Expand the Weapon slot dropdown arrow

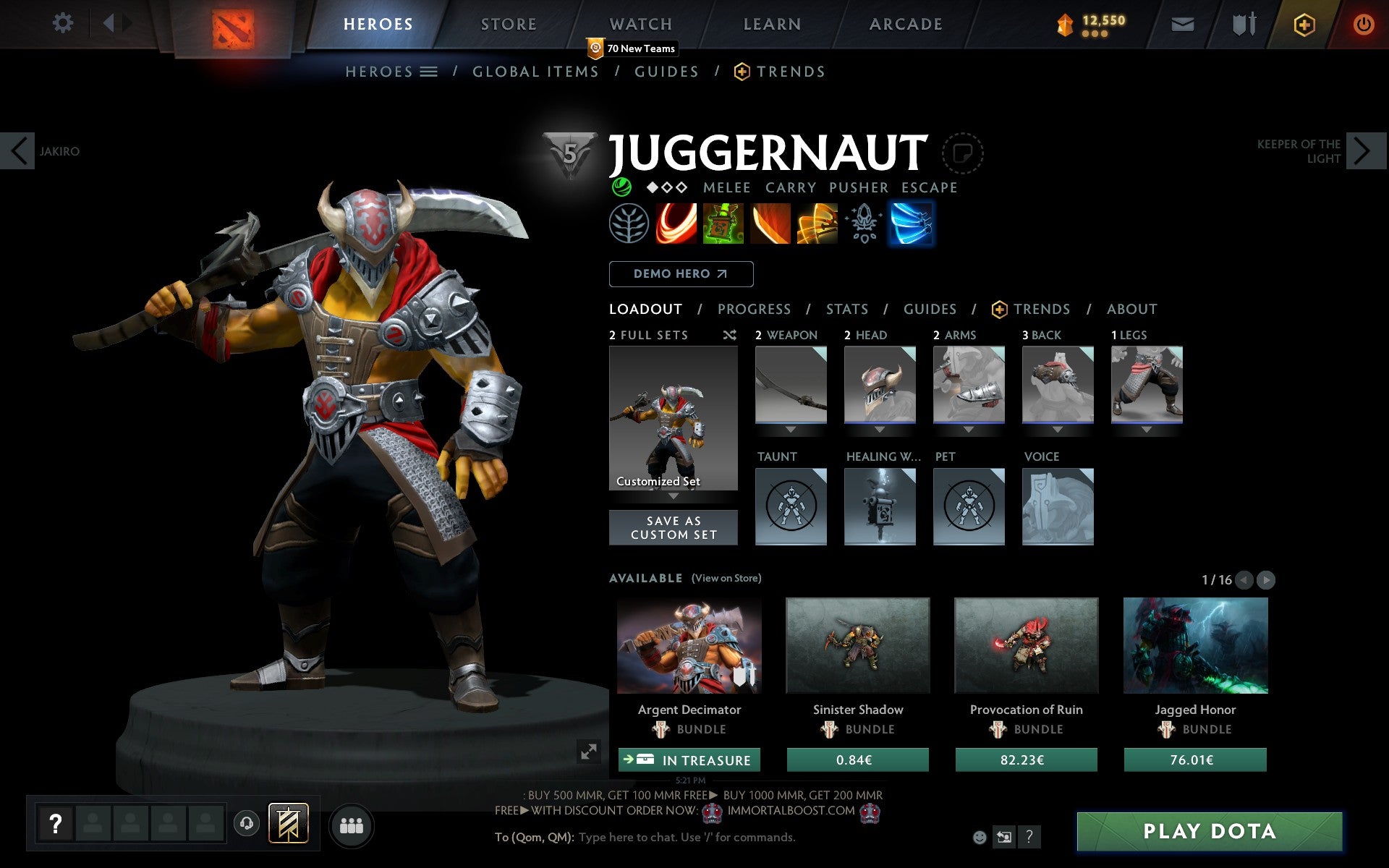click(x=791, y=428)
